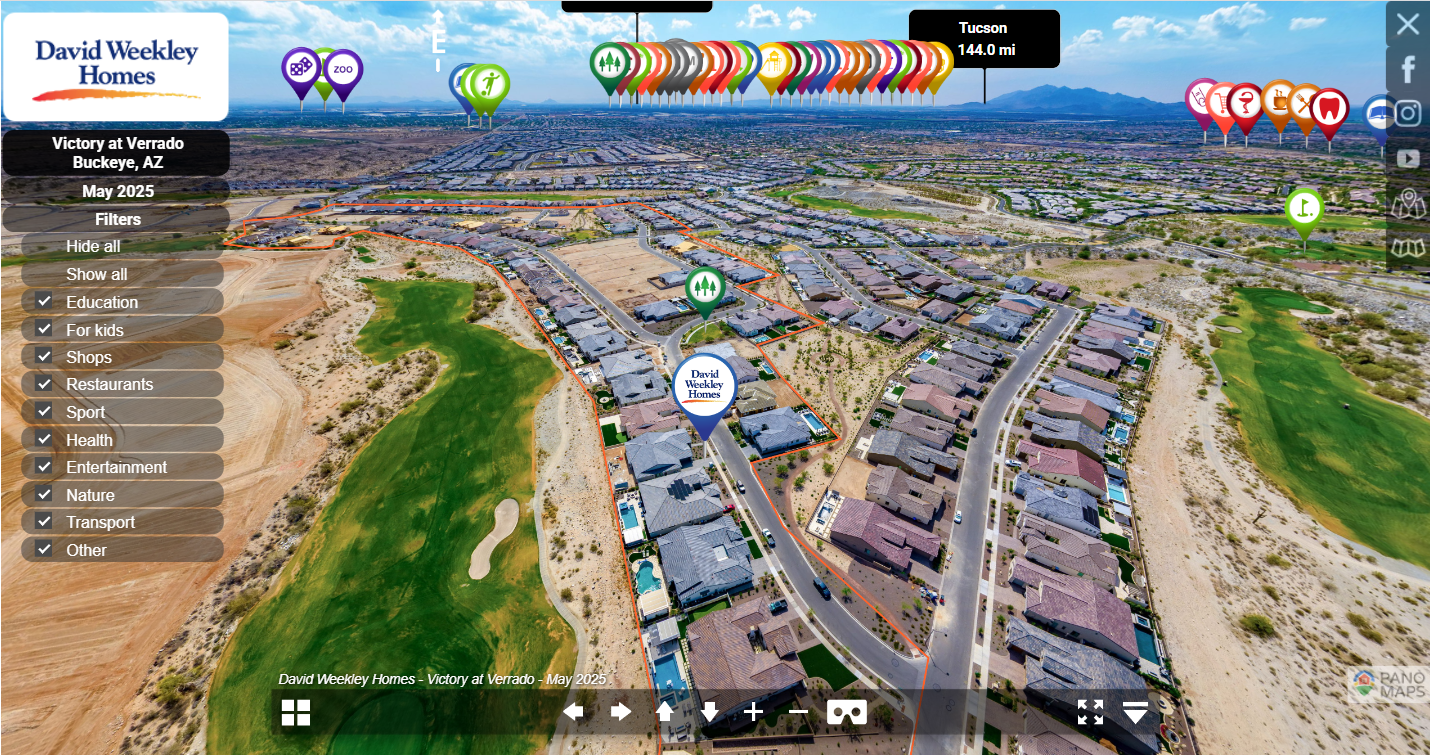Uncheck the For kids filter
Image resolution: width=1430 pixels, height=755 pixels.
pyautogui.click(x=44, y=329)
